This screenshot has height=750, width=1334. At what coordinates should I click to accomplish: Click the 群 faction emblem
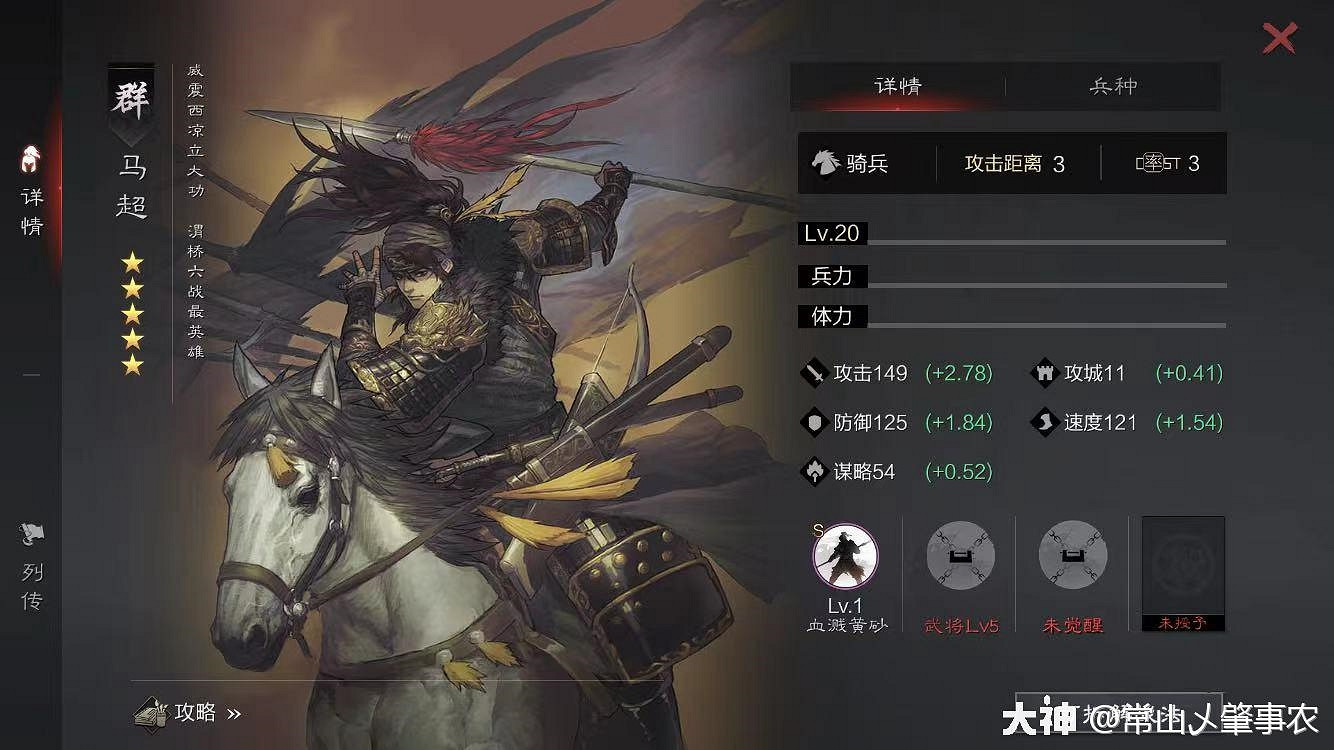[131, 97]
